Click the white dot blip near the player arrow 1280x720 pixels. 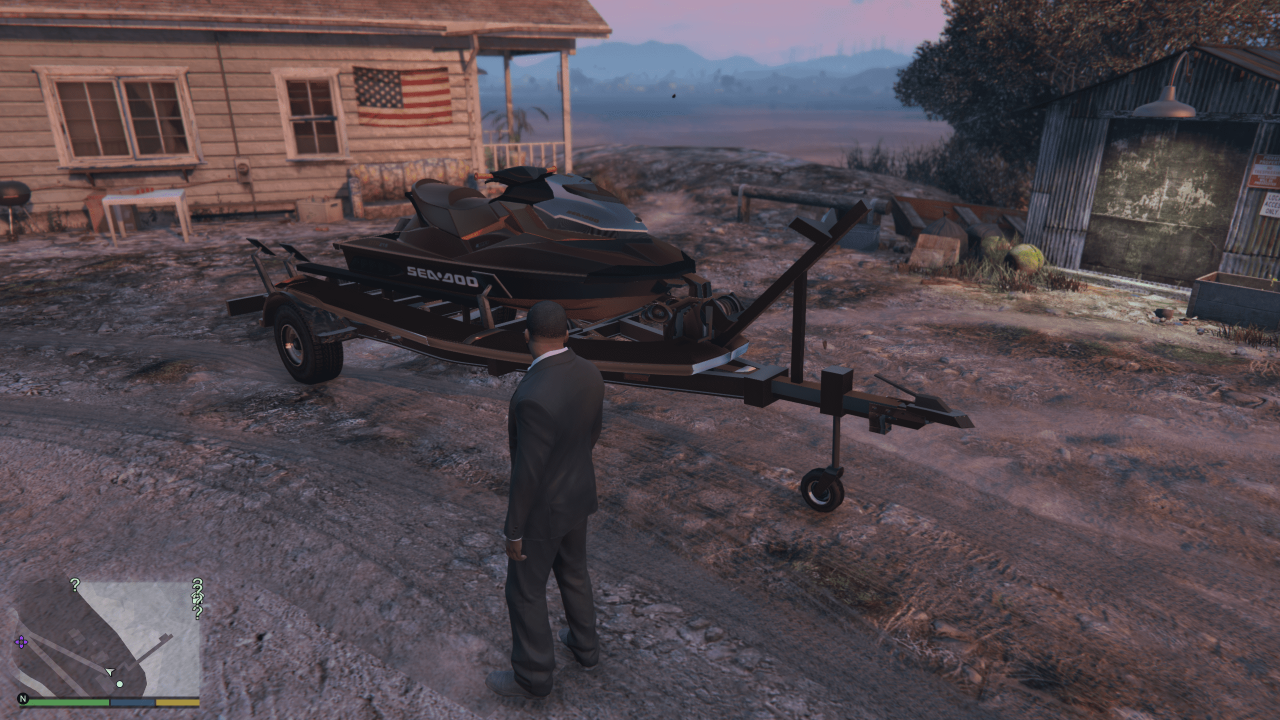(120, 683)
